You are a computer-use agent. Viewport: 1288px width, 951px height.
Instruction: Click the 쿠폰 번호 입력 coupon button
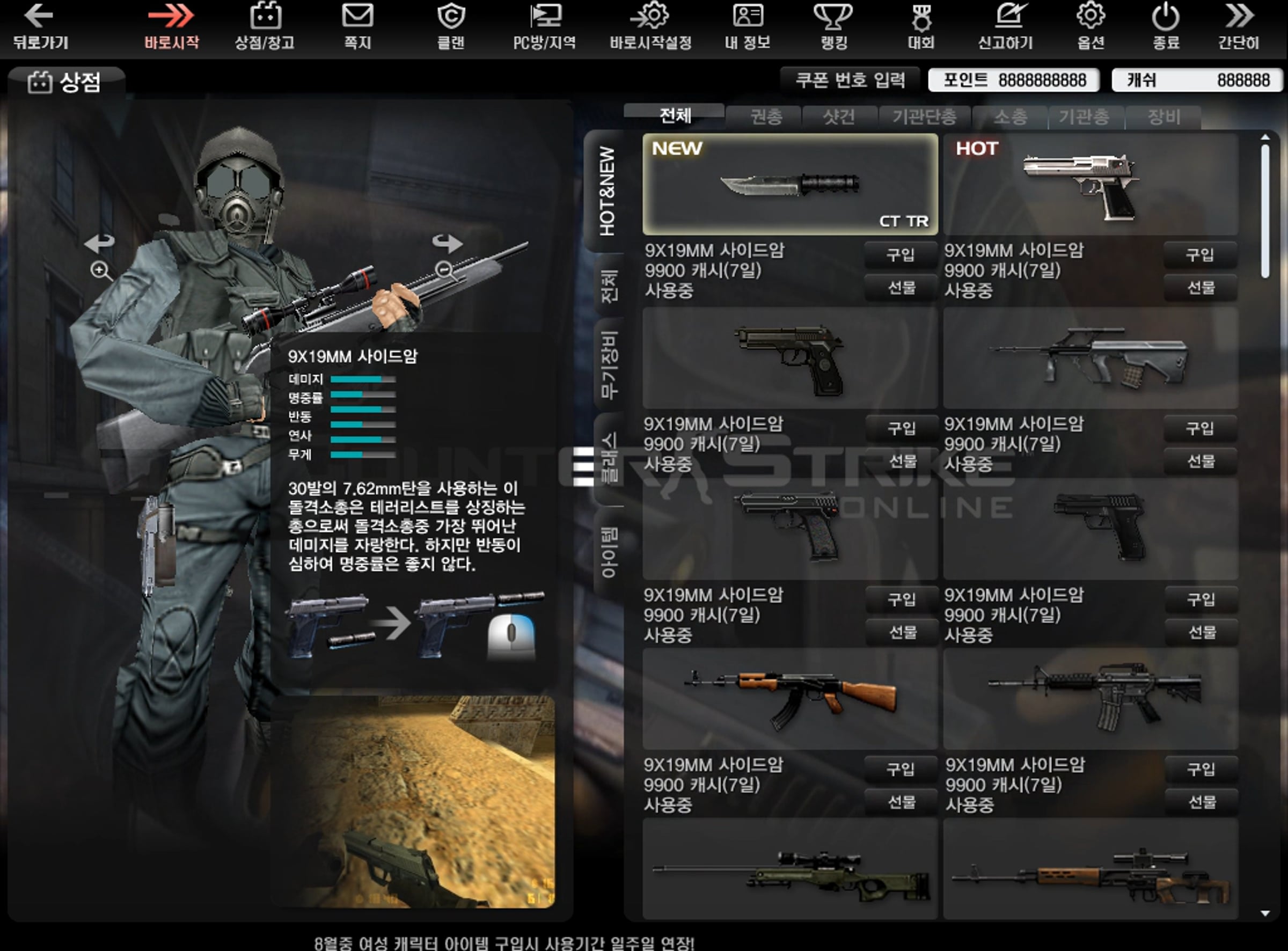click(850, 80)
